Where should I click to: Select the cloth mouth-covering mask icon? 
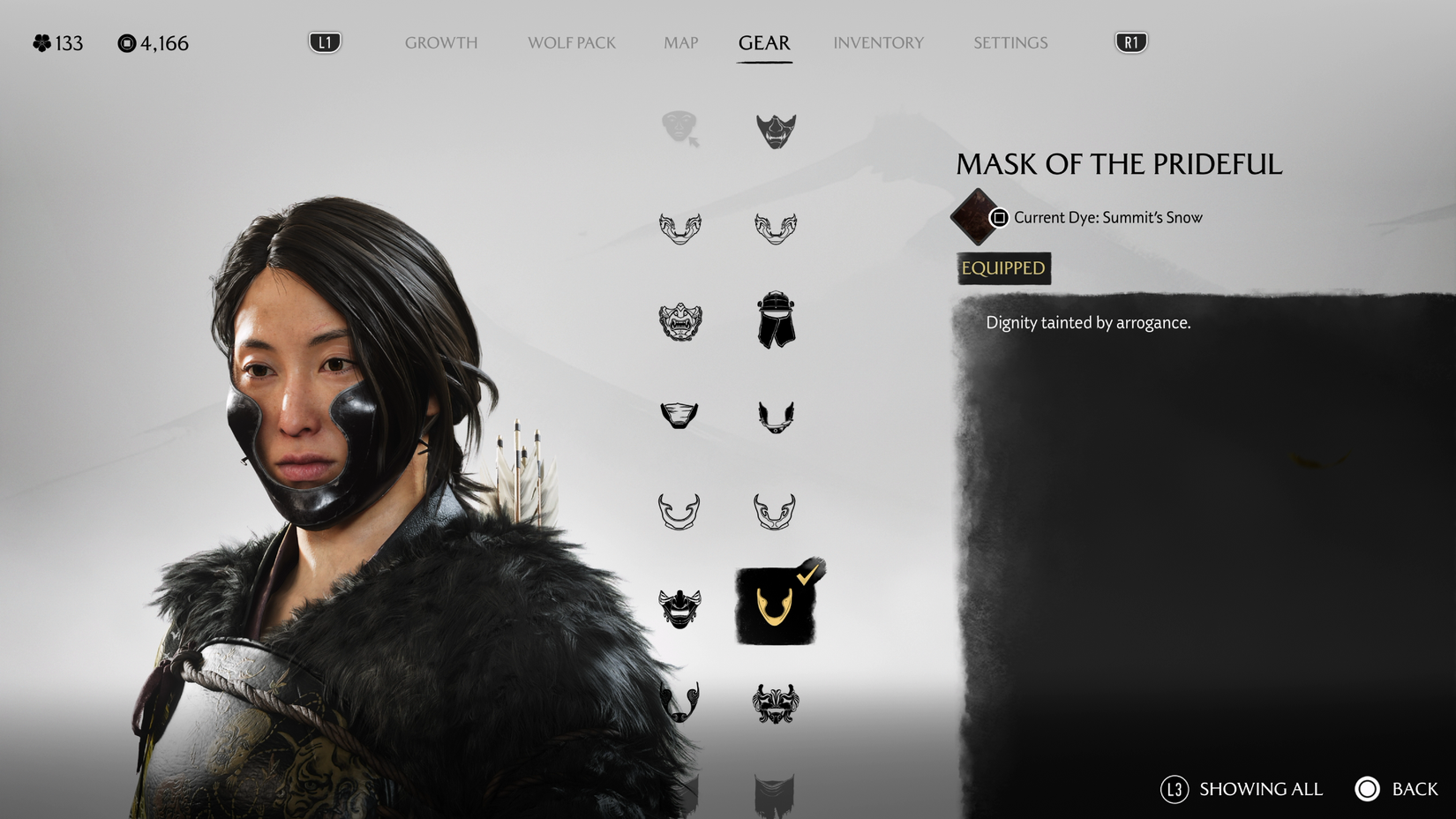tap(679, 415)
